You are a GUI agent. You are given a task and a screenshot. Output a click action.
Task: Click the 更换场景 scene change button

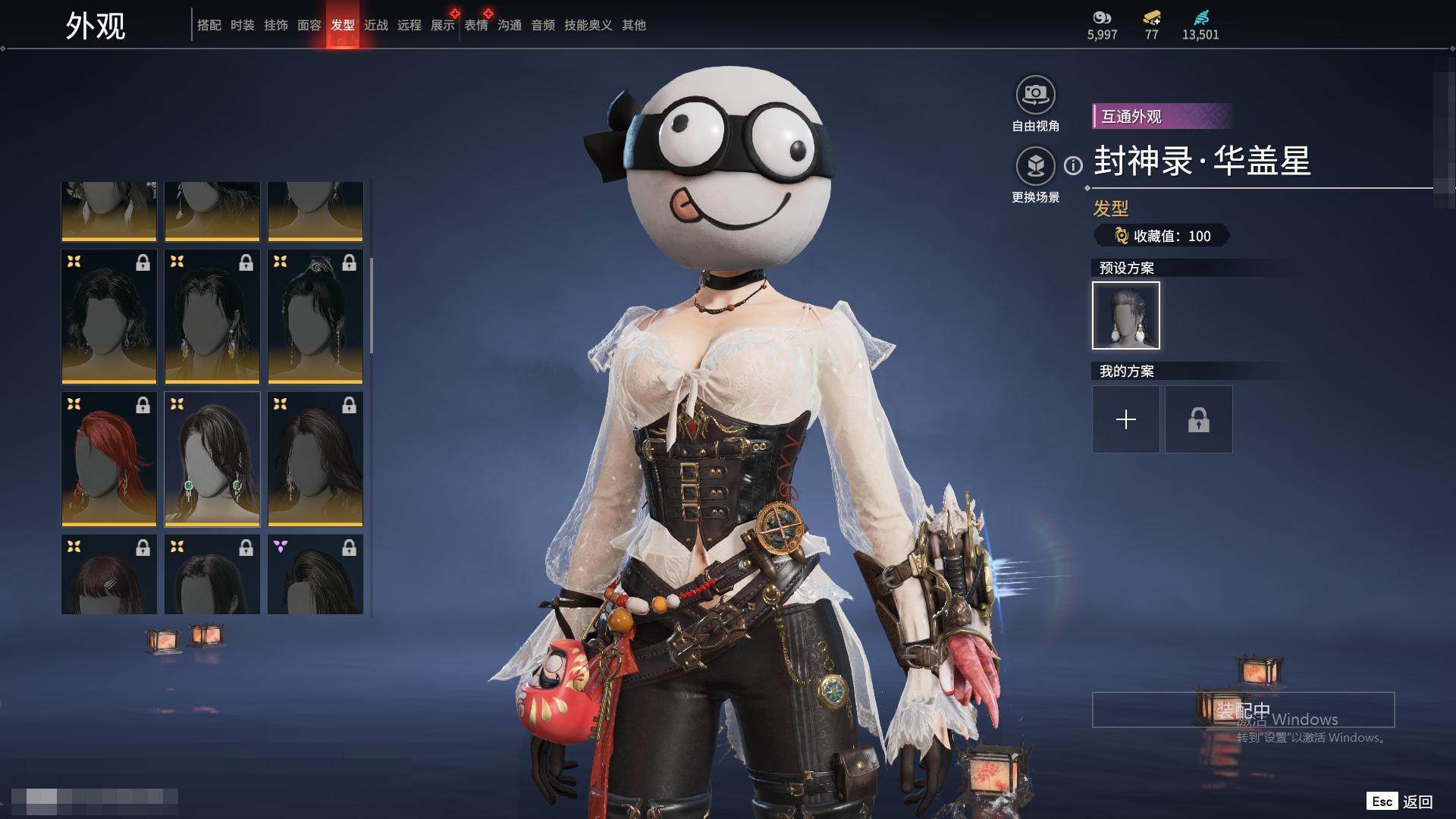click(x=1035, y=166)
